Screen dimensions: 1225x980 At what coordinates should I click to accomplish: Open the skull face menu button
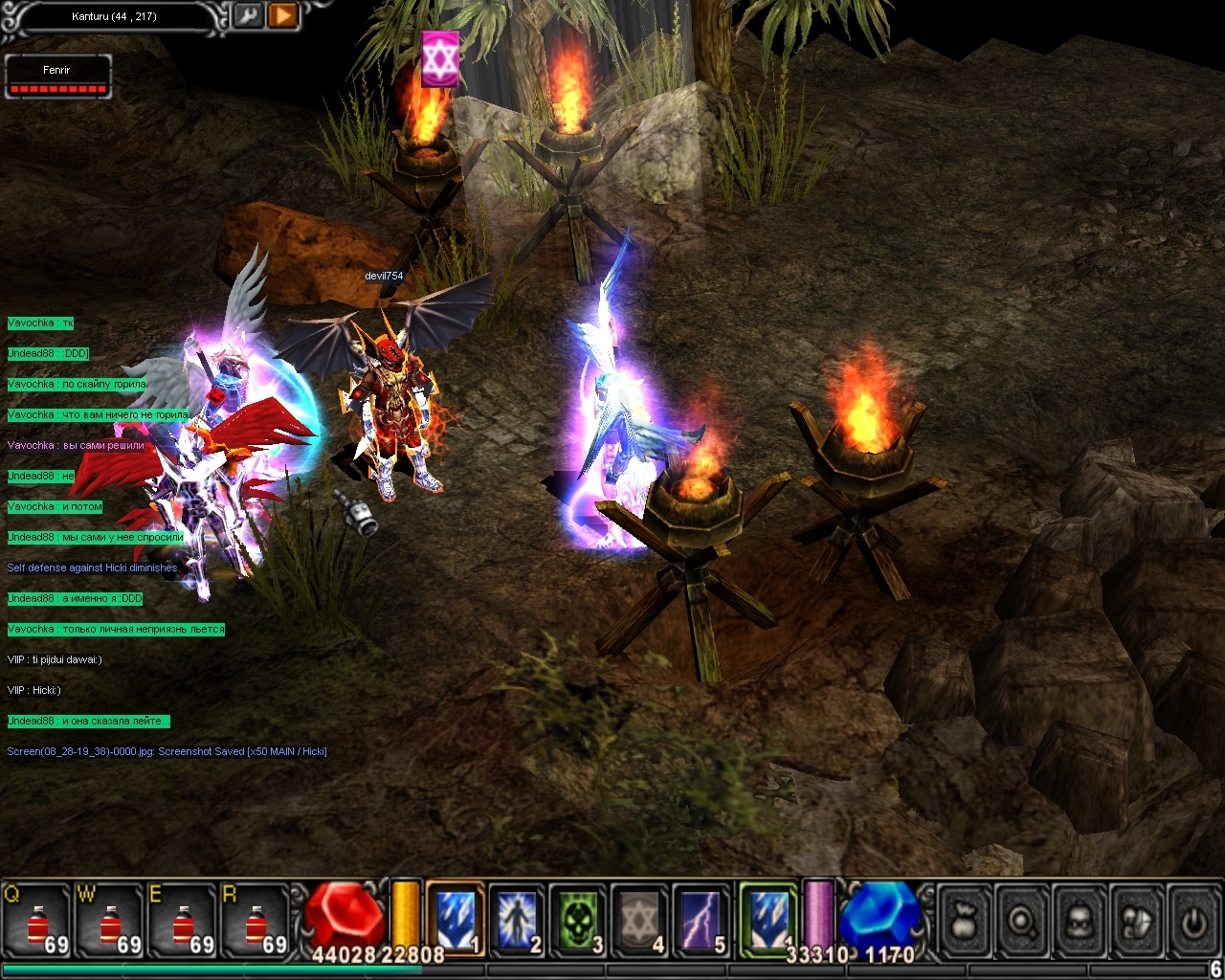click(x=1080, y=922)
